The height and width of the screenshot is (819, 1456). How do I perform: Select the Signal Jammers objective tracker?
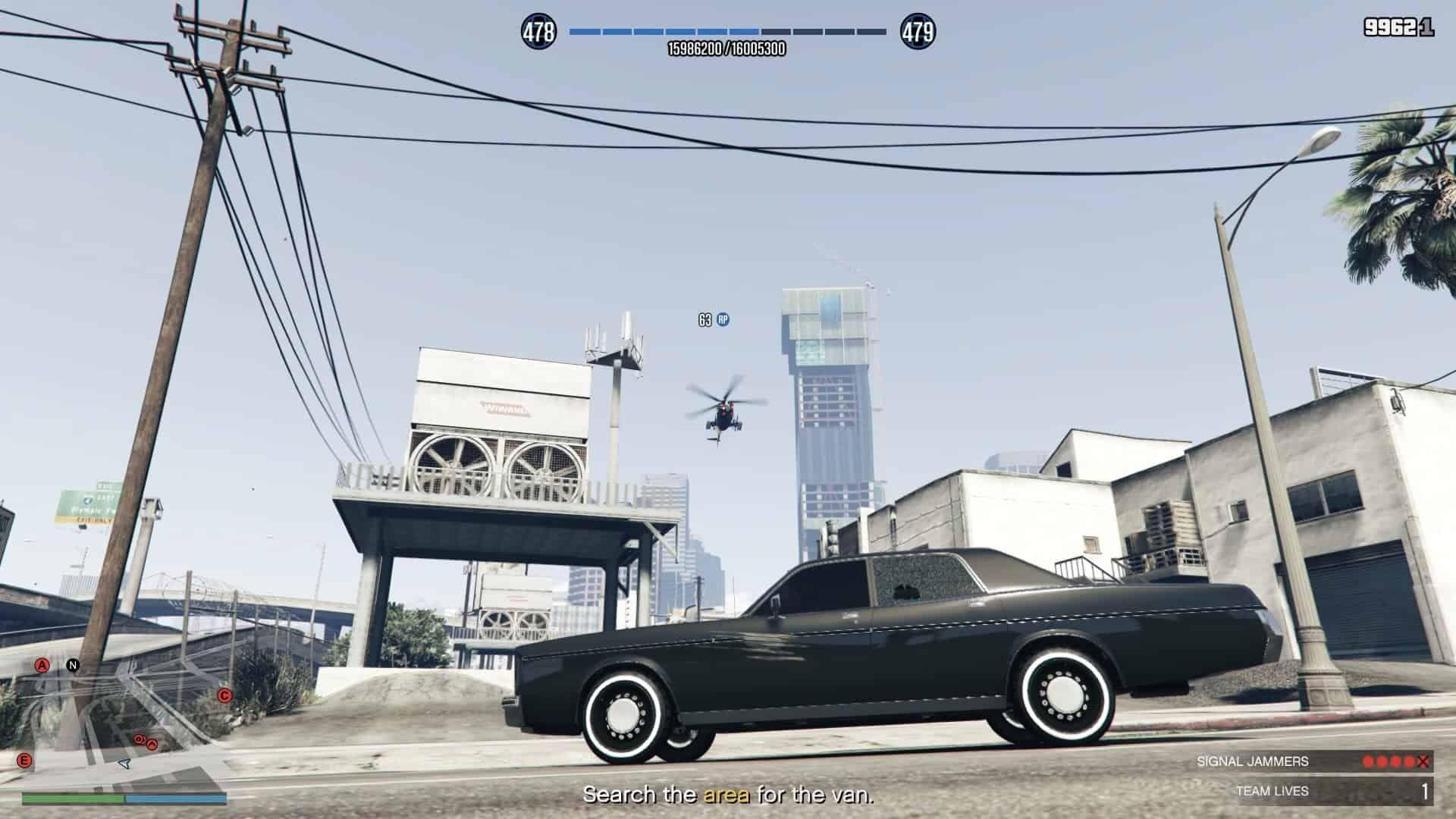pos(1316,761)
